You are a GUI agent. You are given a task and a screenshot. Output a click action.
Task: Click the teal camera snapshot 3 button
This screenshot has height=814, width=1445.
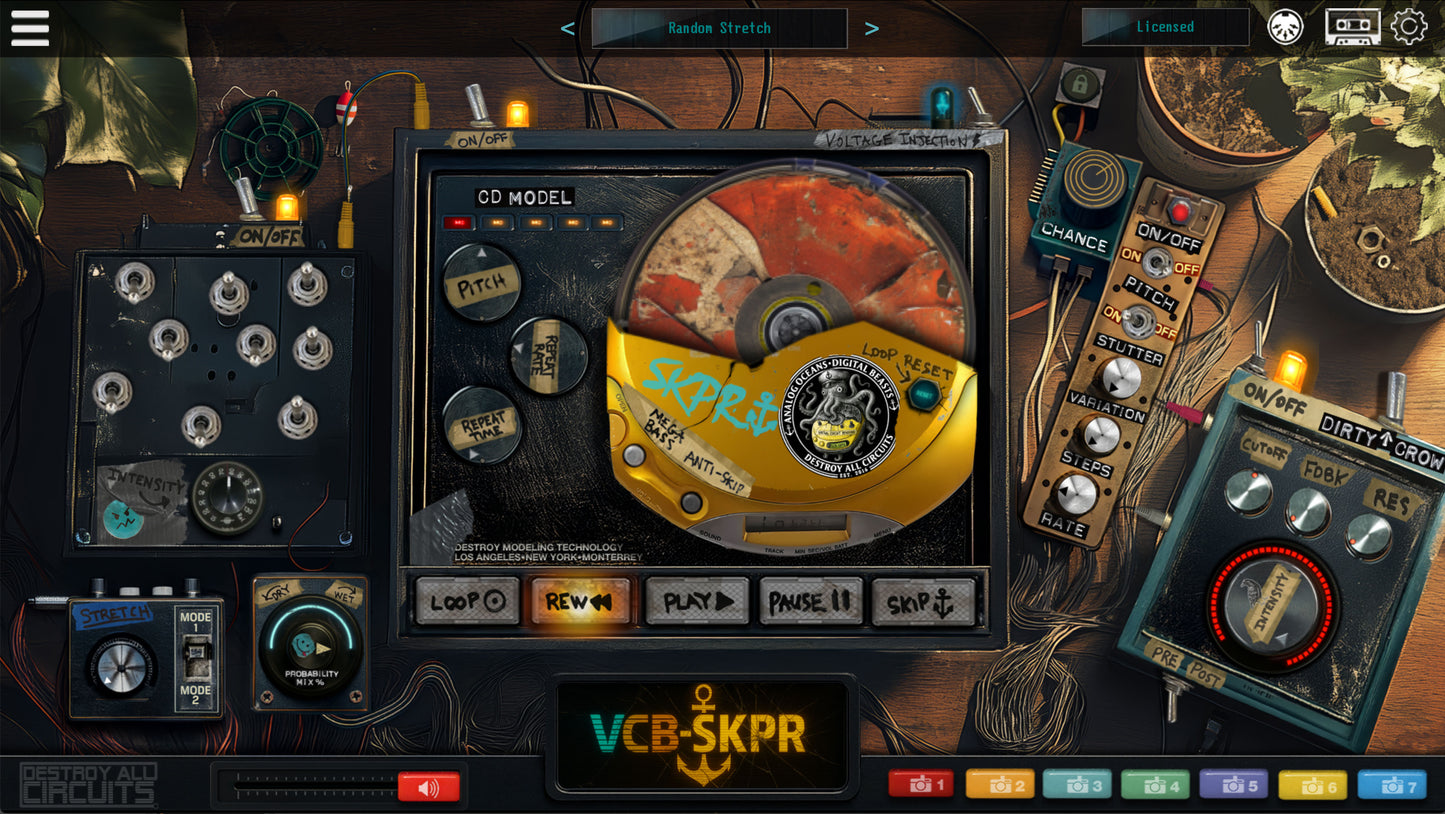click(1076, 784)
